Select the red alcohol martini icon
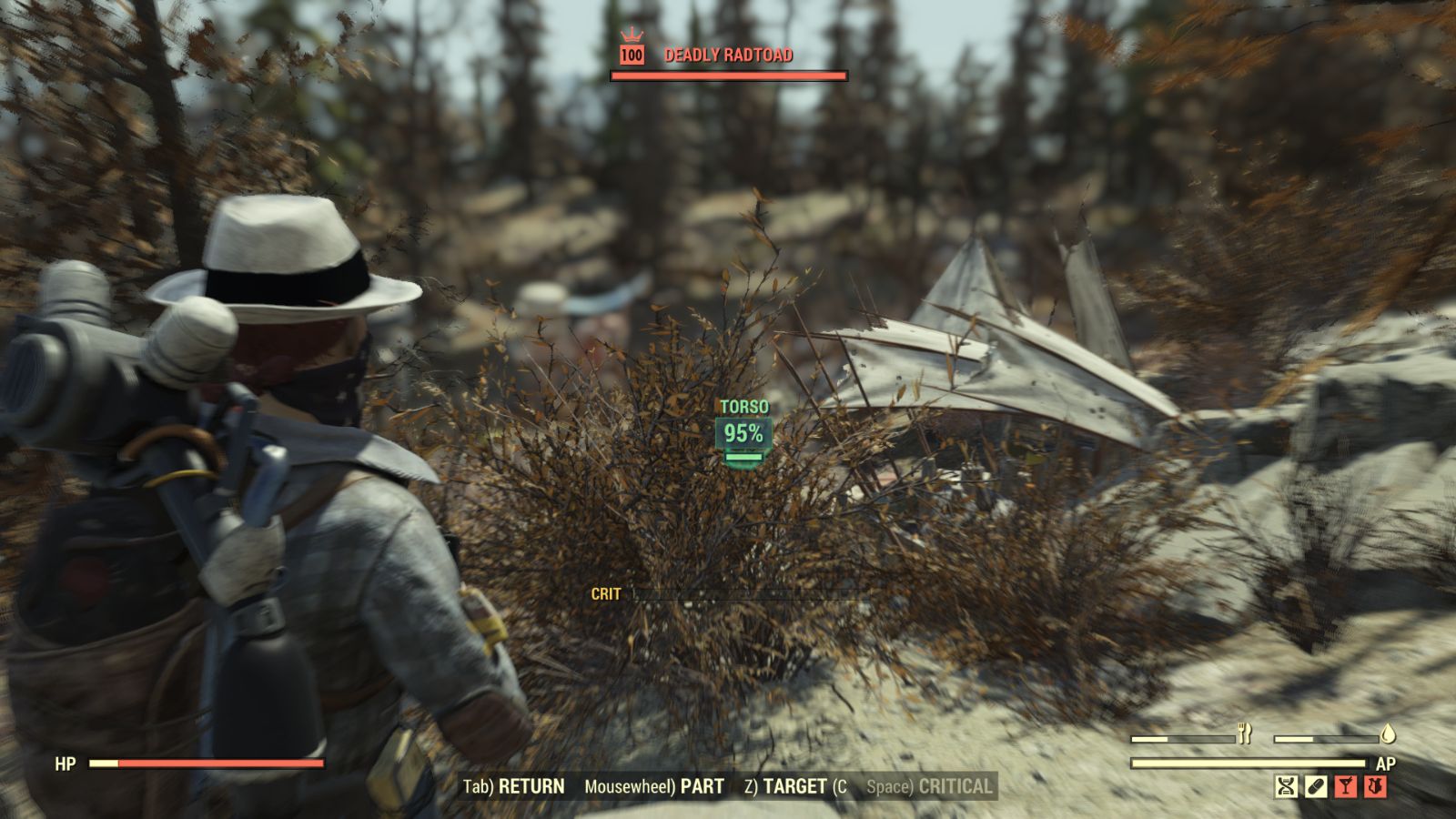Image resolution: width=1456 pixels, height=819 pixels. tap(1347, 786)
